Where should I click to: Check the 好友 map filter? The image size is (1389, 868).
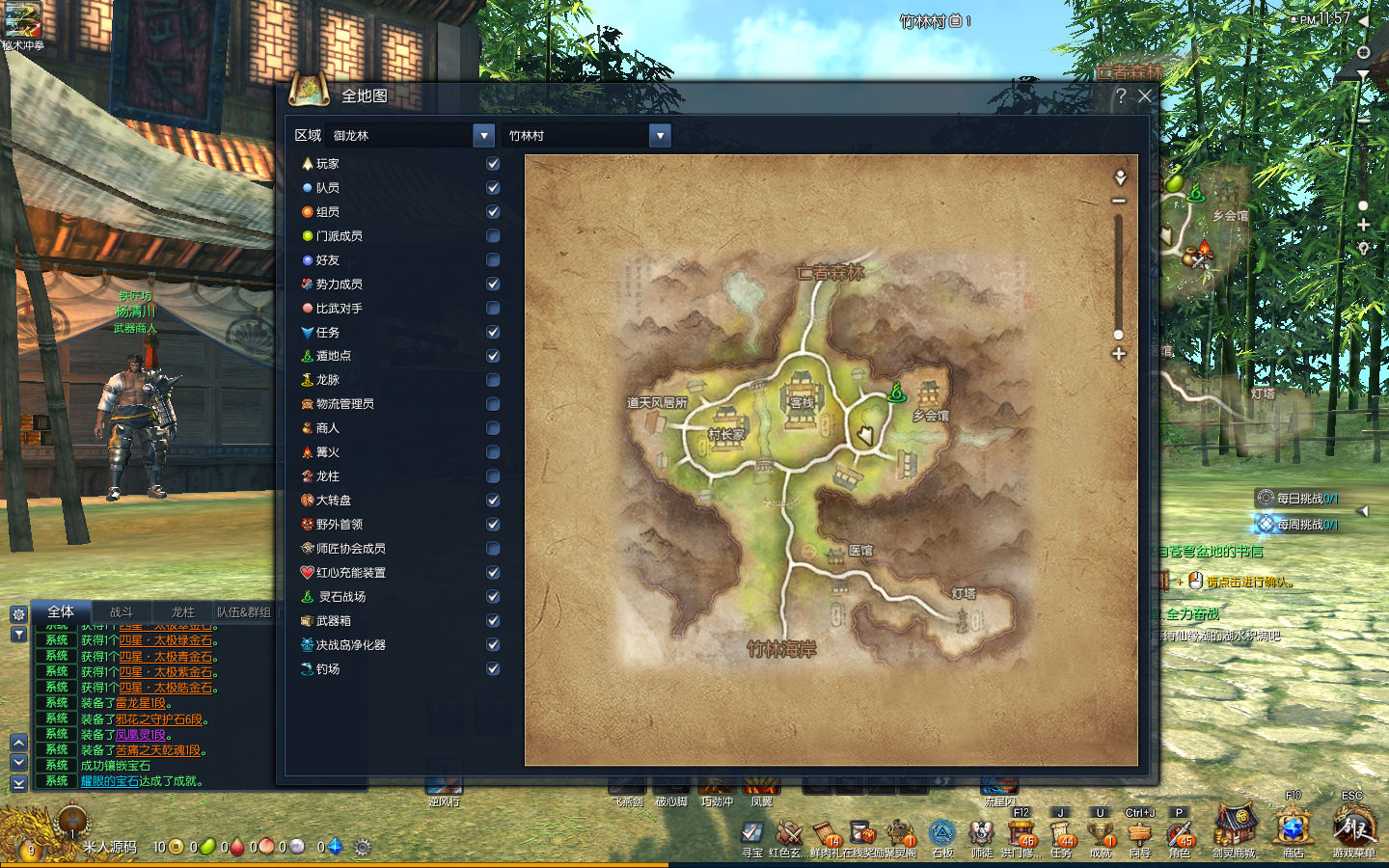493,260
